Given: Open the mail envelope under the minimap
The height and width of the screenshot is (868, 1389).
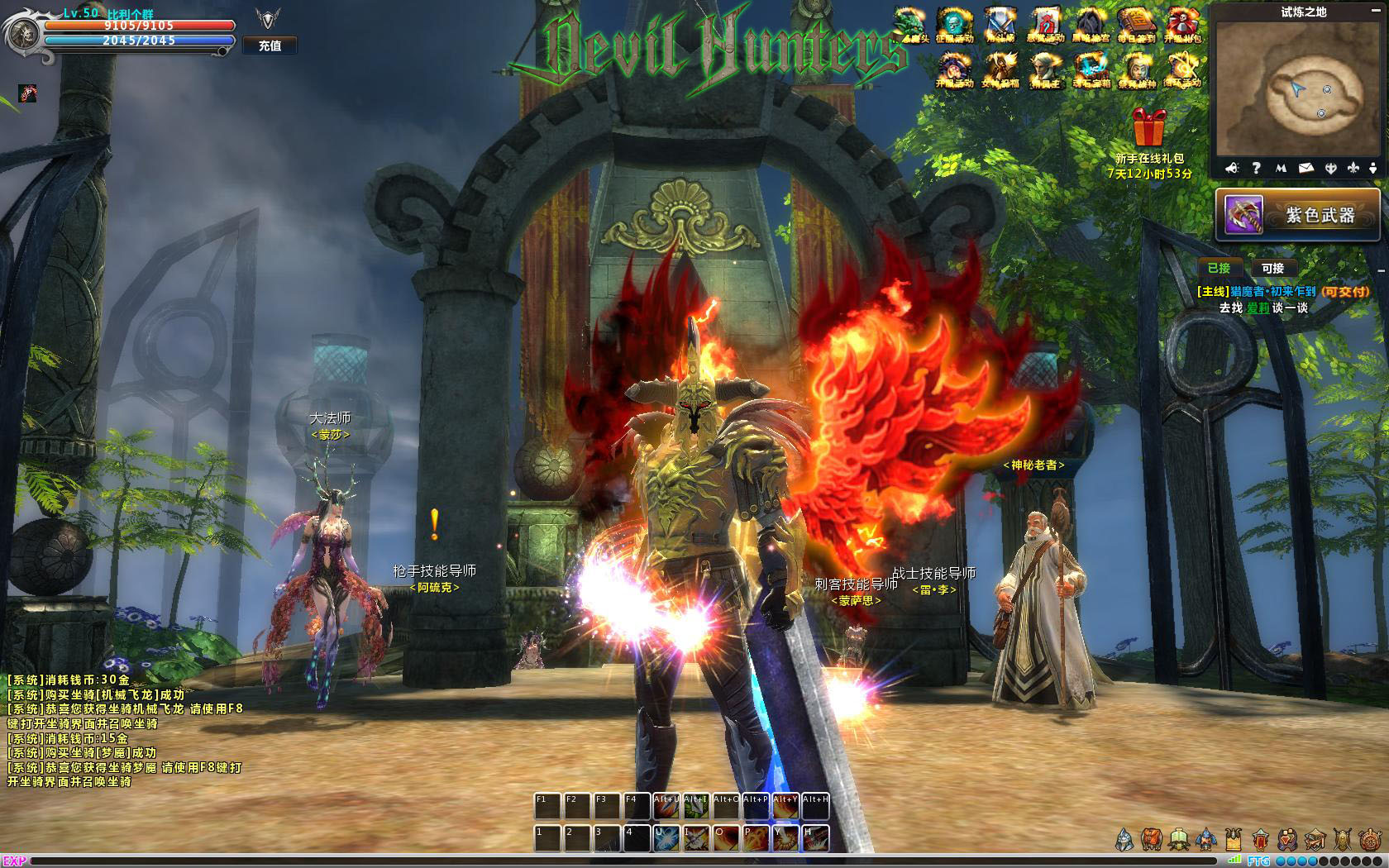Looking at the screenshot, I should [1305, 168].
